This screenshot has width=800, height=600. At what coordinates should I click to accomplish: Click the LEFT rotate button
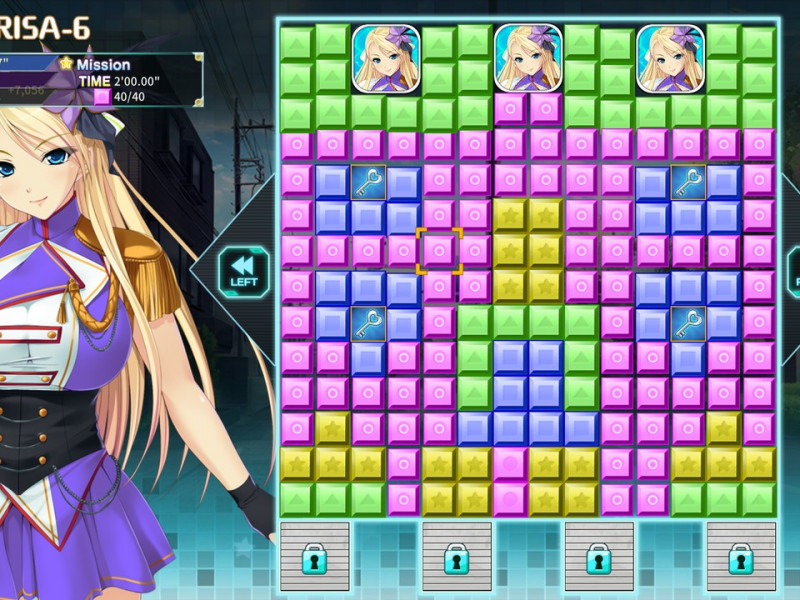(x=244, y=269)
